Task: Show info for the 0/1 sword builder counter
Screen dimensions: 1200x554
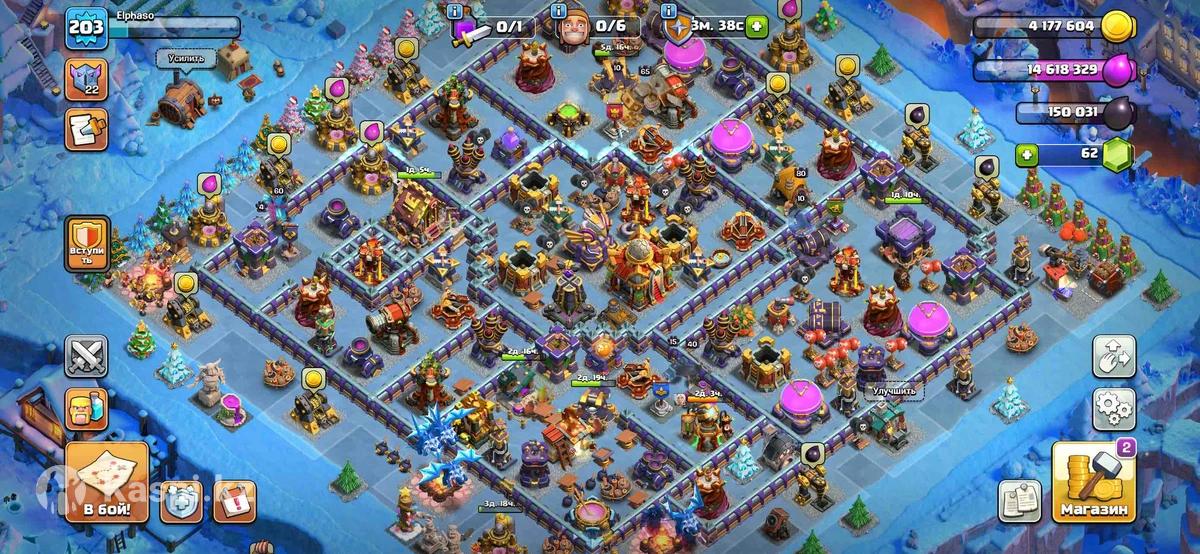Action: [x=457, y=10]
